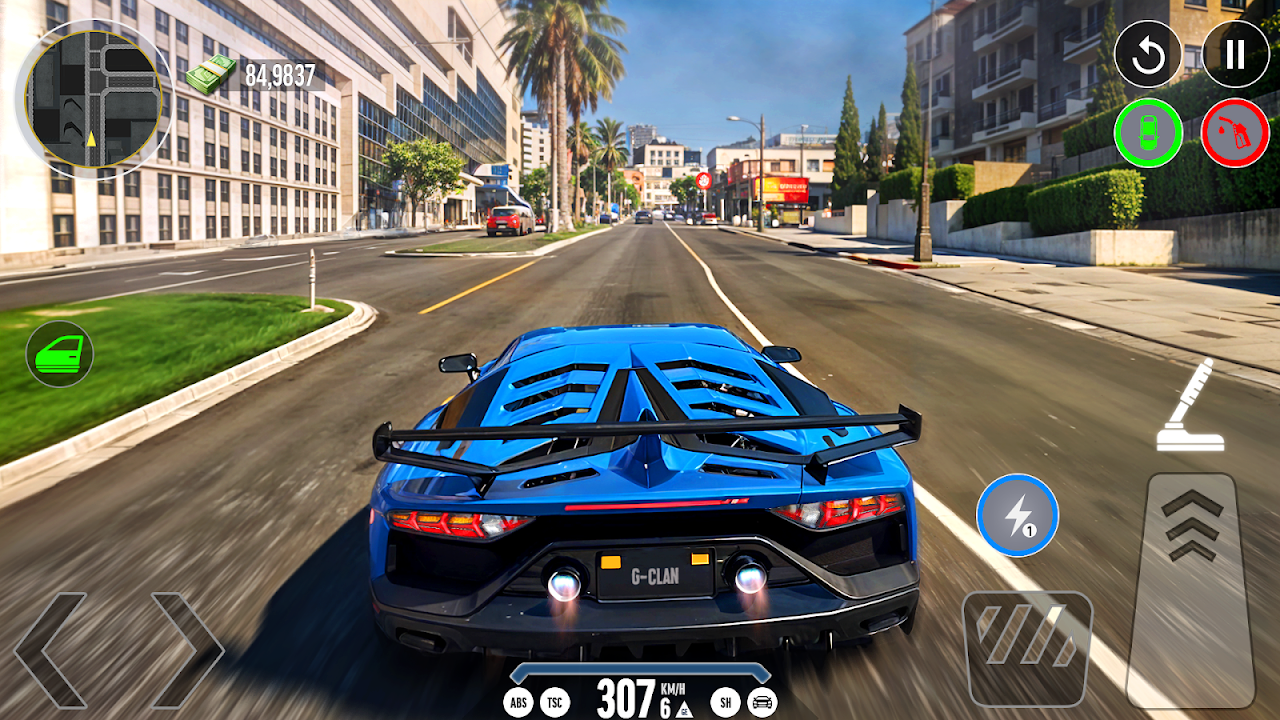Activate the nitro lightning boost

coord(1017,515)
